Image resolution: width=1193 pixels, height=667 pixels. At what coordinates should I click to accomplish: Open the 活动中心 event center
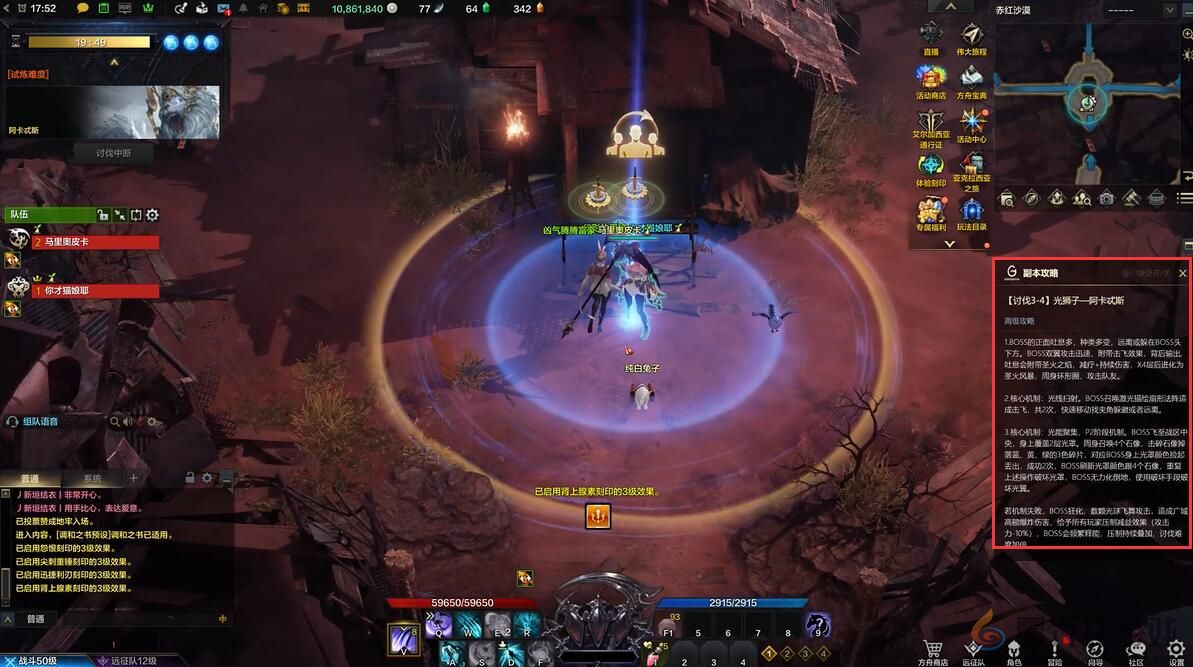(x=971, y=124)
